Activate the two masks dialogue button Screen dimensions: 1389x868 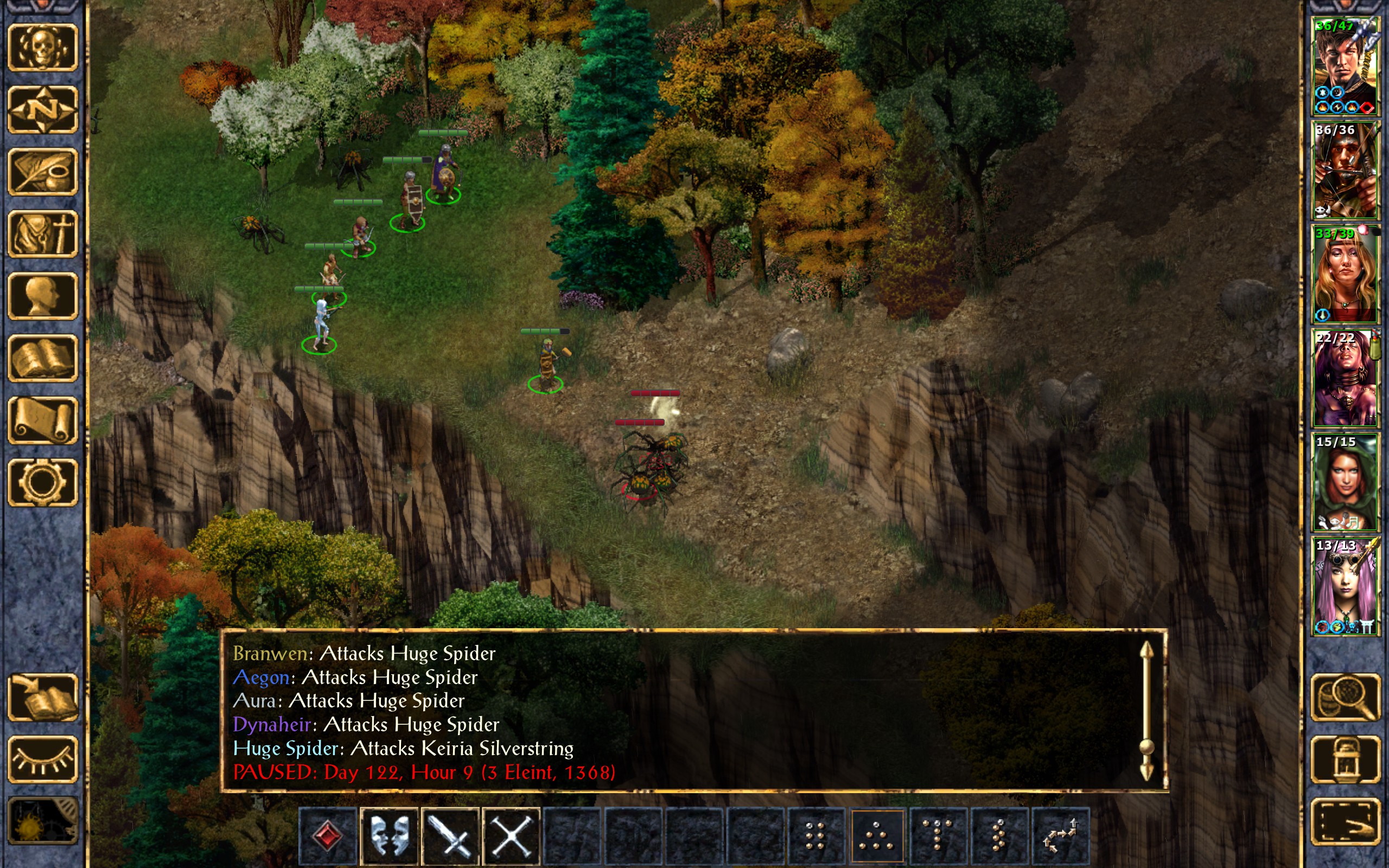(x=389, y=835)
